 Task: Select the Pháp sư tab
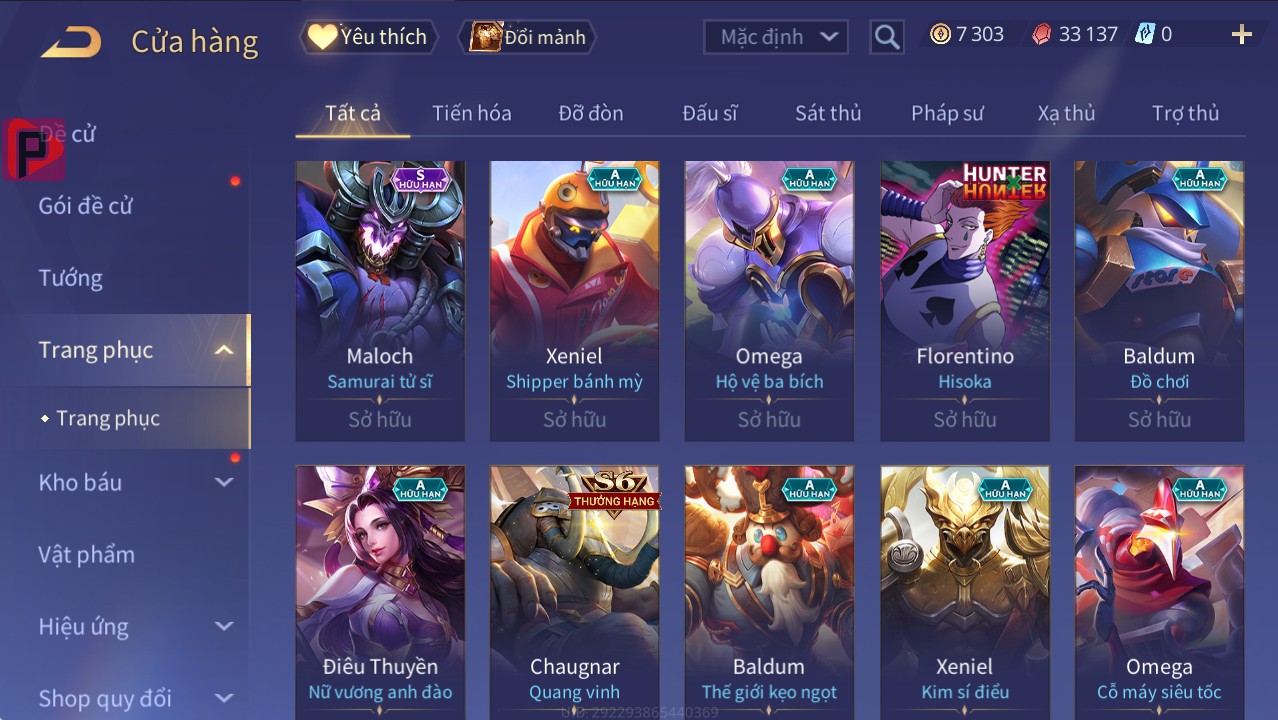pyautogui.click(x=947, y=113)
